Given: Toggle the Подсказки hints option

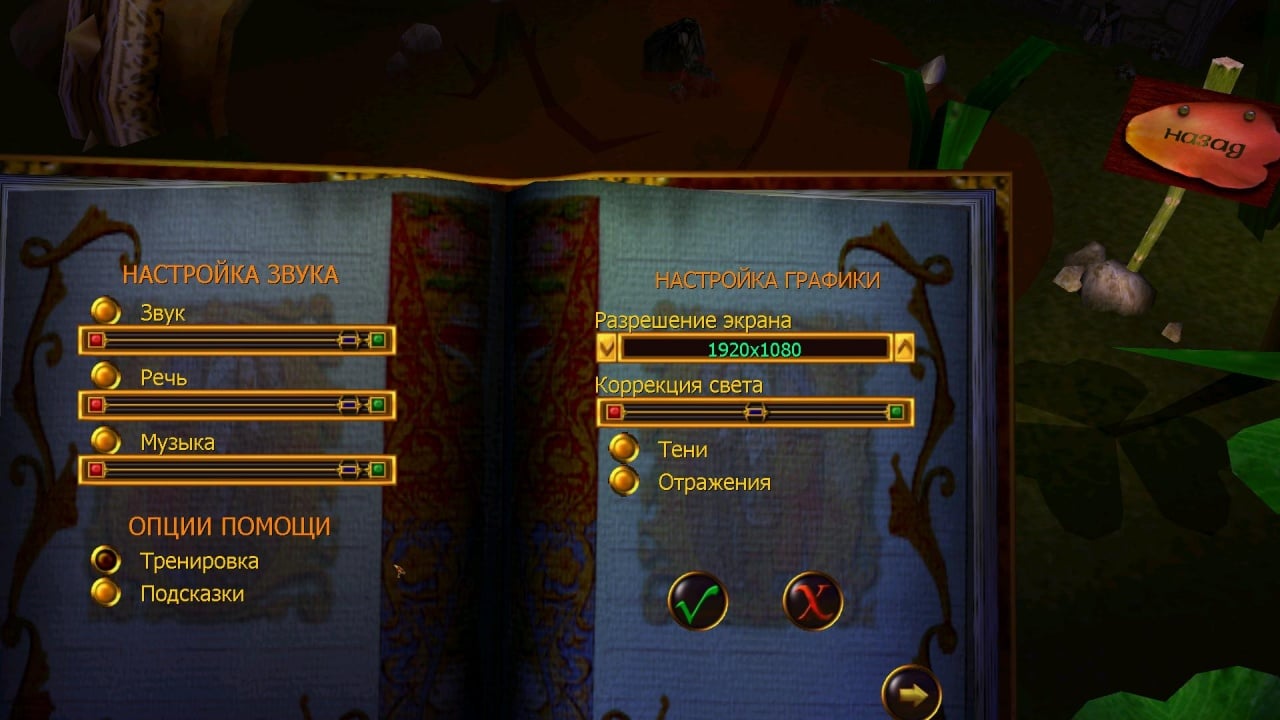Looking at the screenshot, I should point(105,593).
